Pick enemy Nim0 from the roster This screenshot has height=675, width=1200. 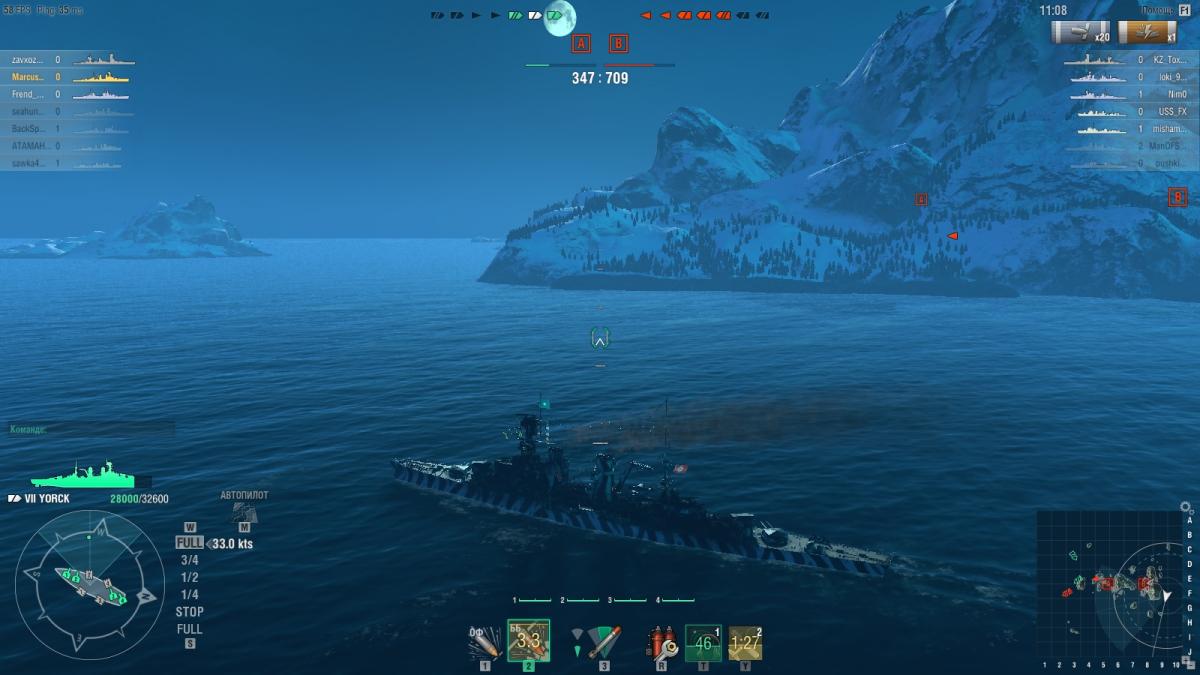[x=1130, y=94]
